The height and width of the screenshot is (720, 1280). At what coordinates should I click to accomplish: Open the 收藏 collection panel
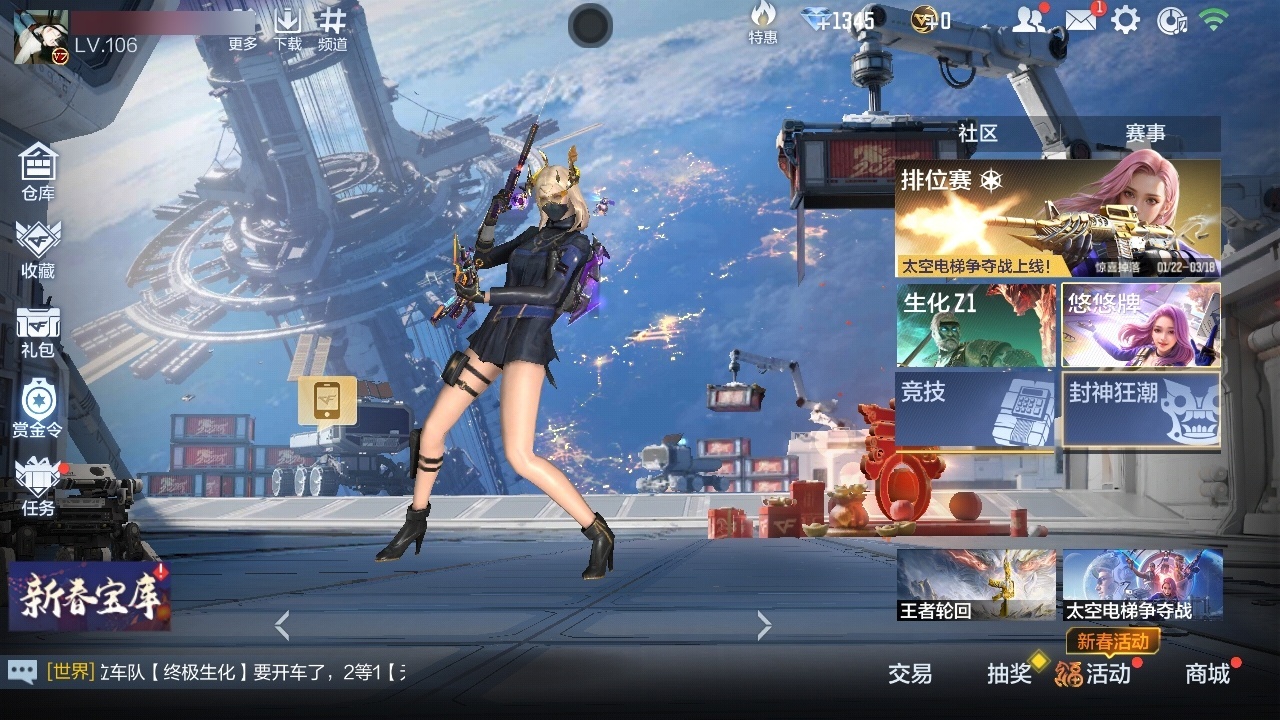[x=37, y=248]
